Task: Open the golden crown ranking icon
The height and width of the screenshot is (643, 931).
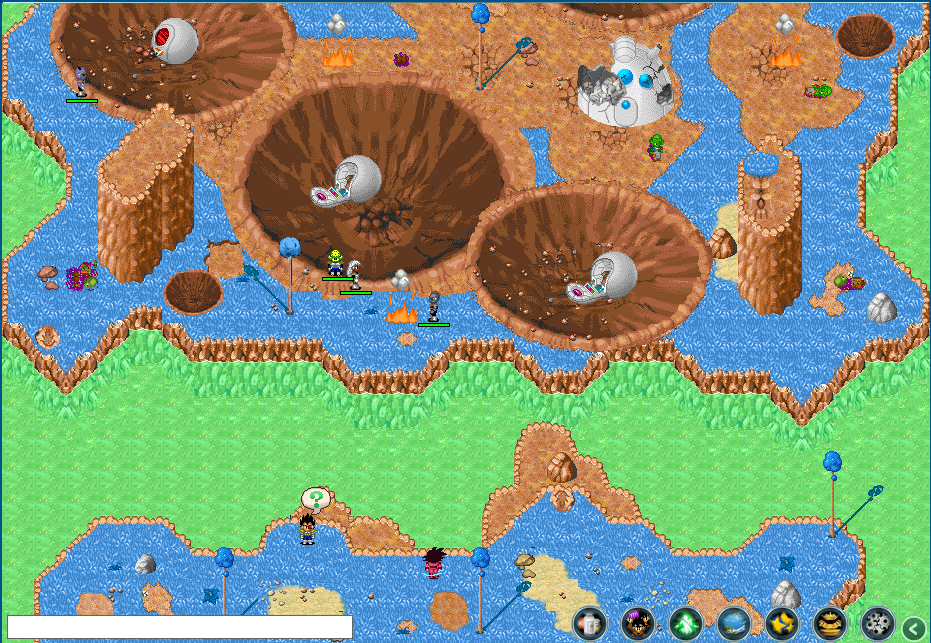Action: point(830,624)
